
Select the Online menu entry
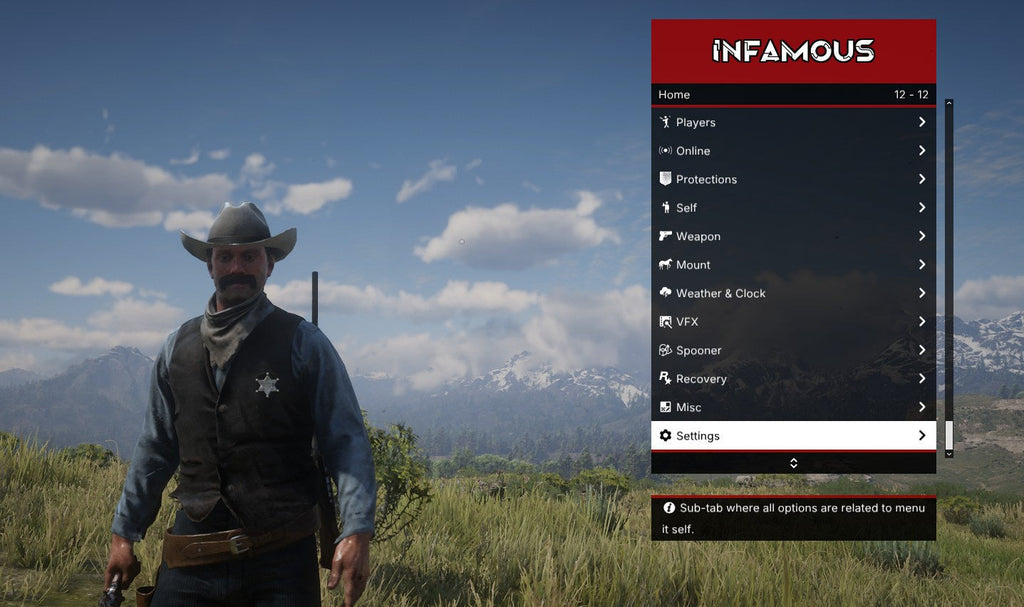coord(793,151)
